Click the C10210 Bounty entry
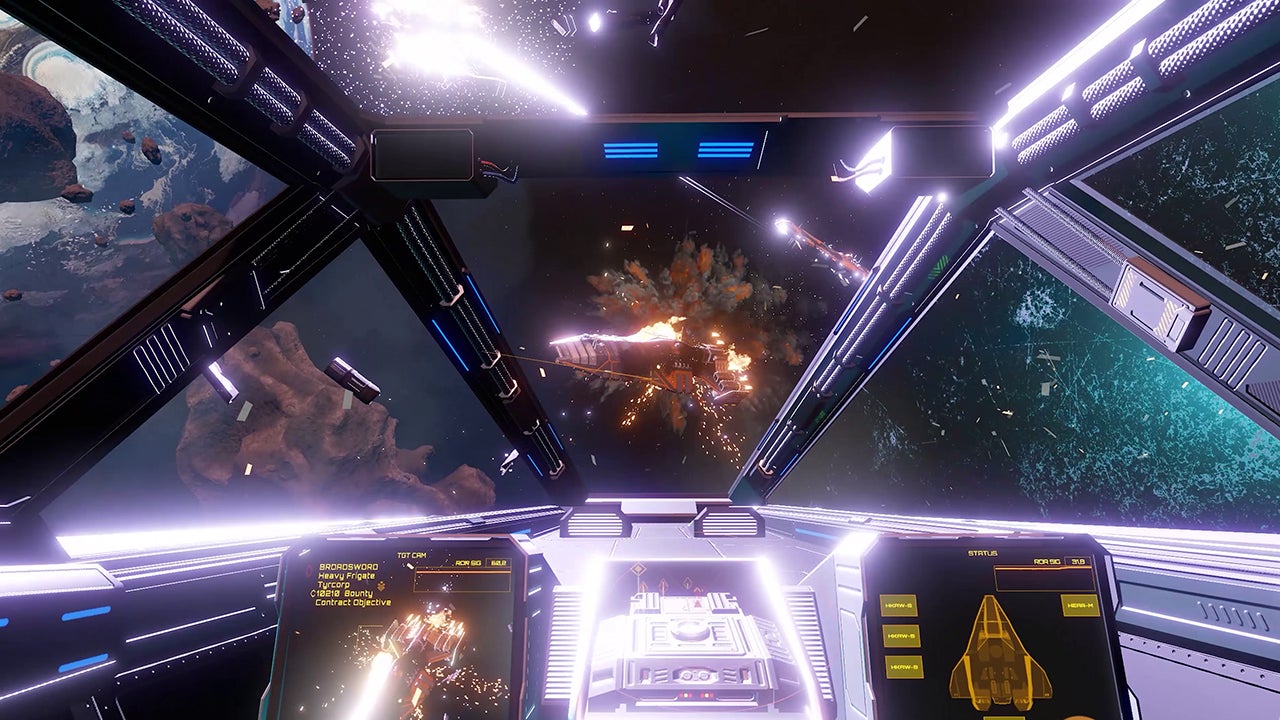The image size is (1280, 720). [341, 593]
